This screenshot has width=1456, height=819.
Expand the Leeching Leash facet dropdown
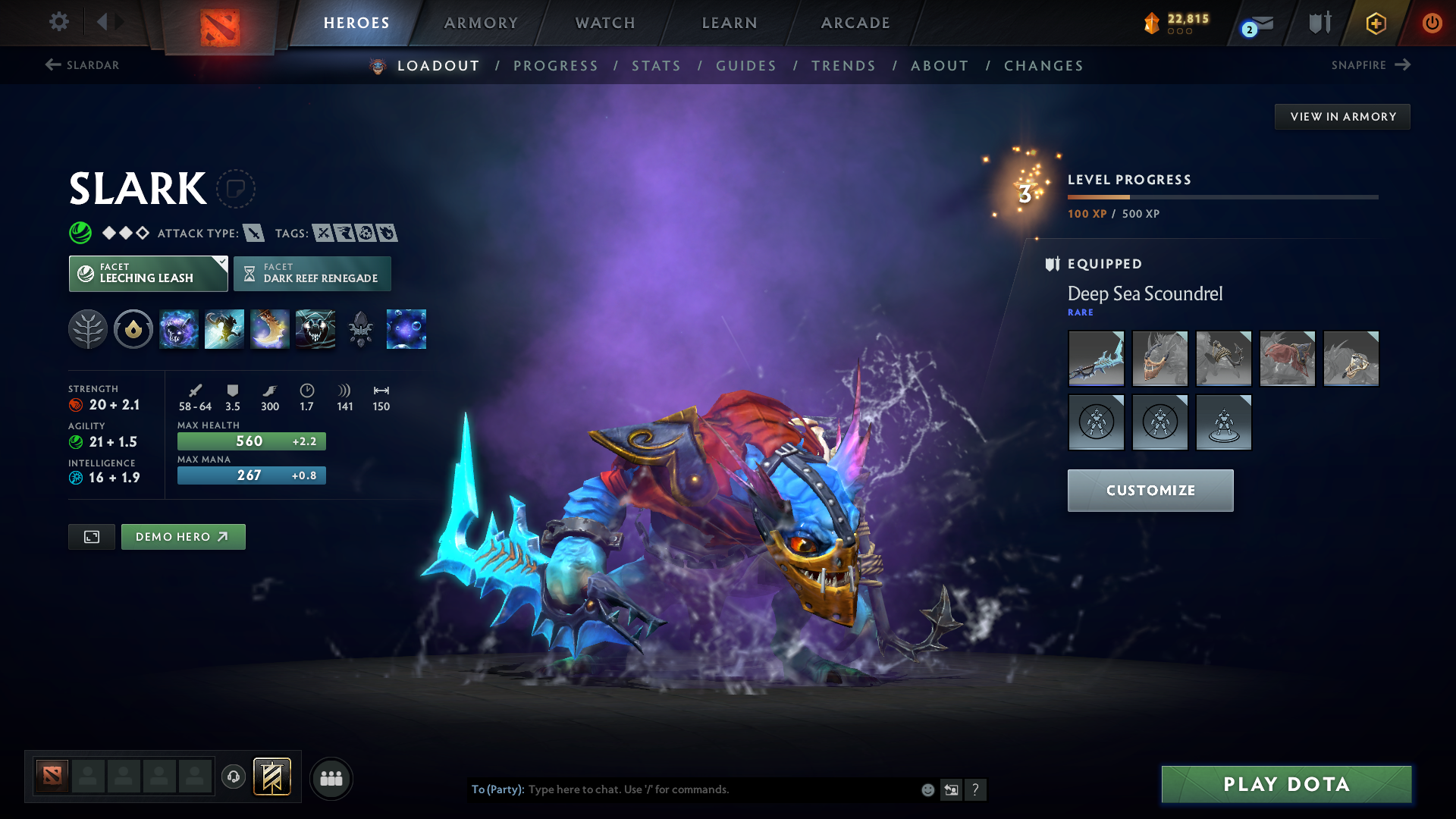click(x=221, y=263)
